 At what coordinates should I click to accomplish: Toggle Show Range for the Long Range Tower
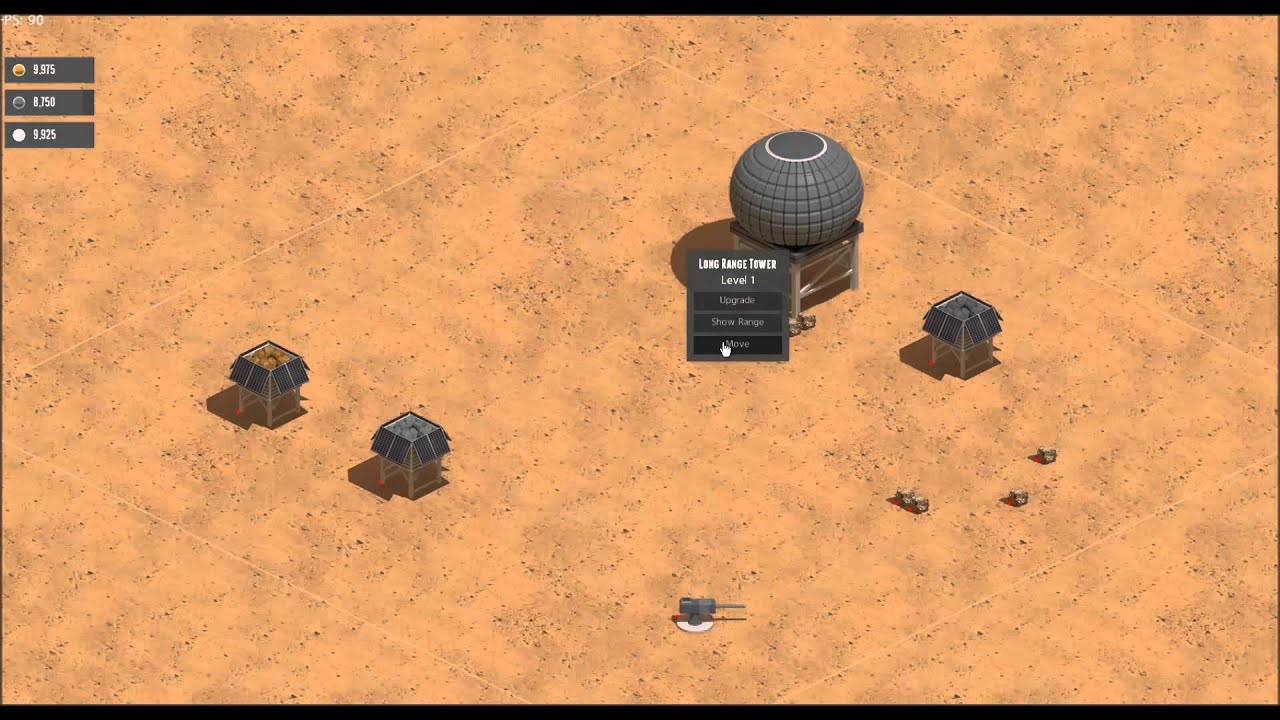pyautogui.click(x=737, y=321)
